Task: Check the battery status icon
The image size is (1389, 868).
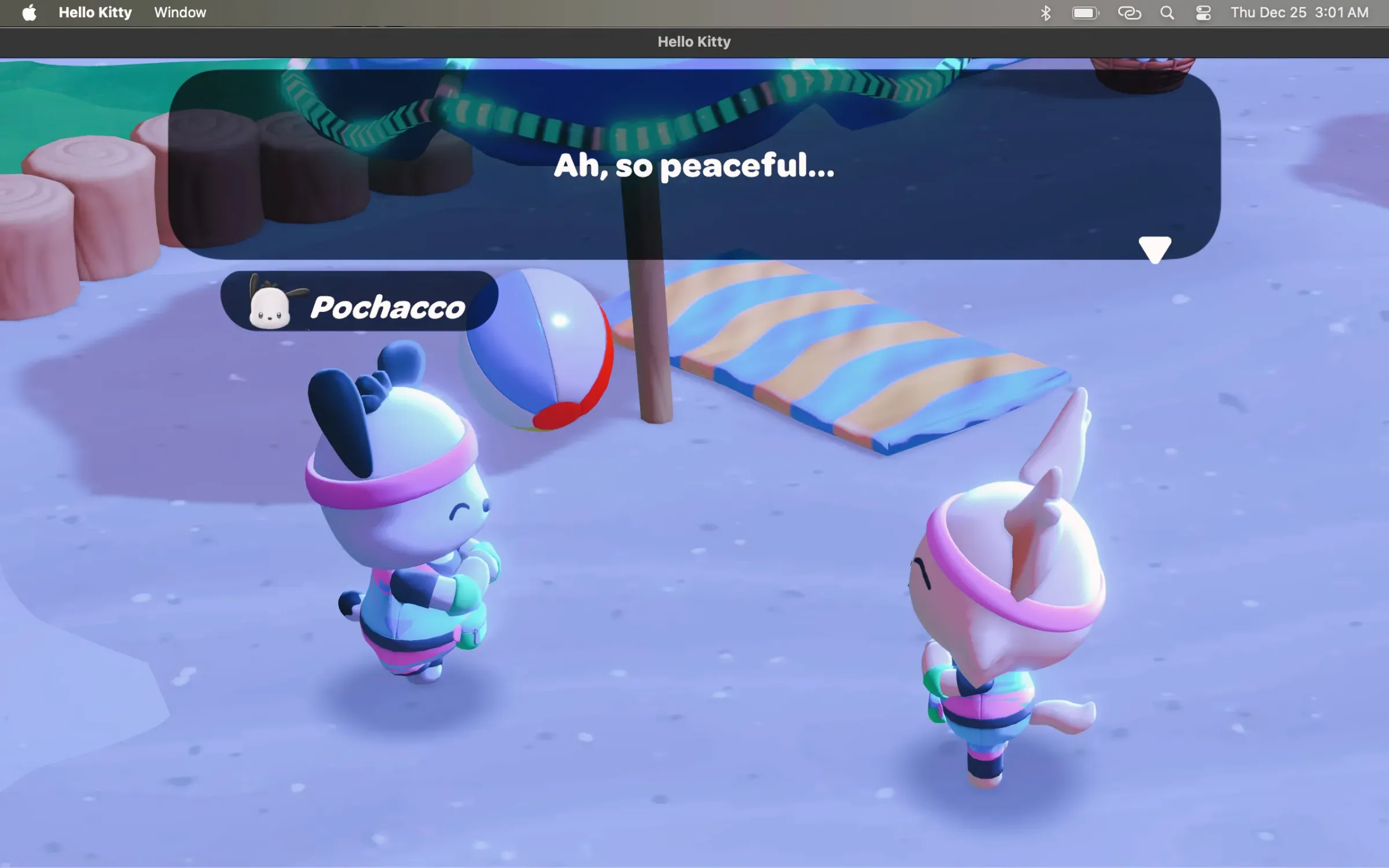Action: (1085, 12)
